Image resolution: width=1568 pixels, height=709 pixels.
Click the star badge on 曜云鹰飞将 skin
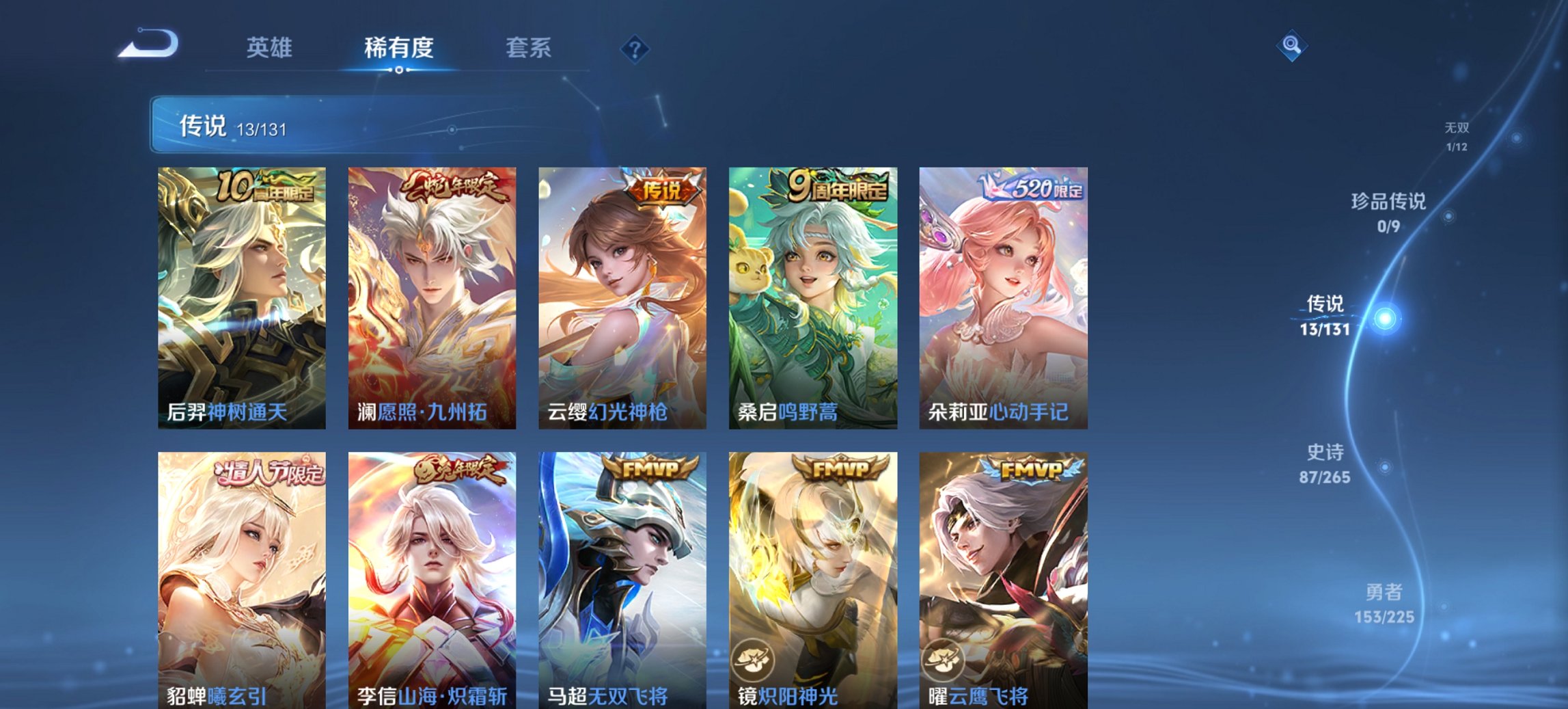pyautogui.click(x=941, y=660)
